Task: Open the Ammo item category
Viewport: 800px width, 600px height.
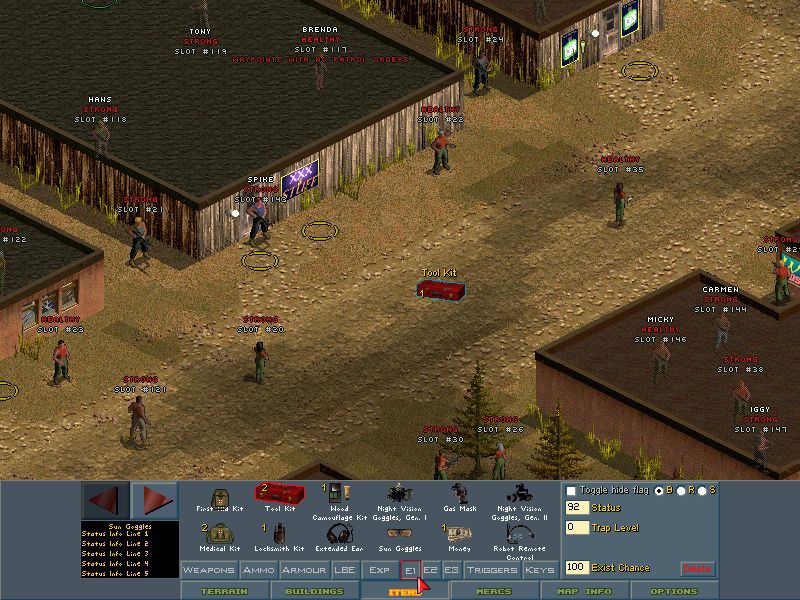Action: click(257, 570)
